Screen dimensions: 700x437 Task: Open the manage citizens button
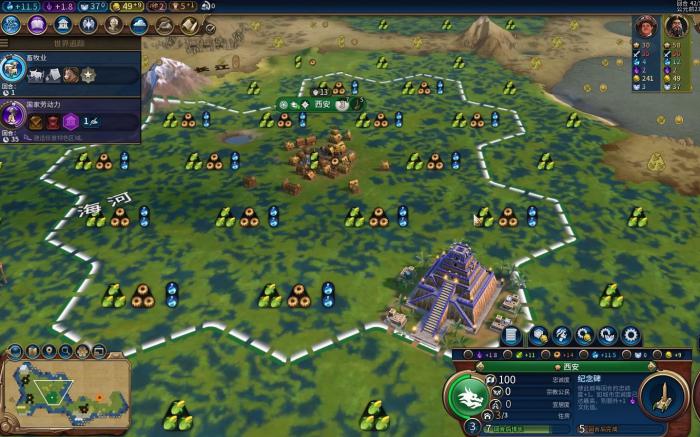click(x=562, y=335)
